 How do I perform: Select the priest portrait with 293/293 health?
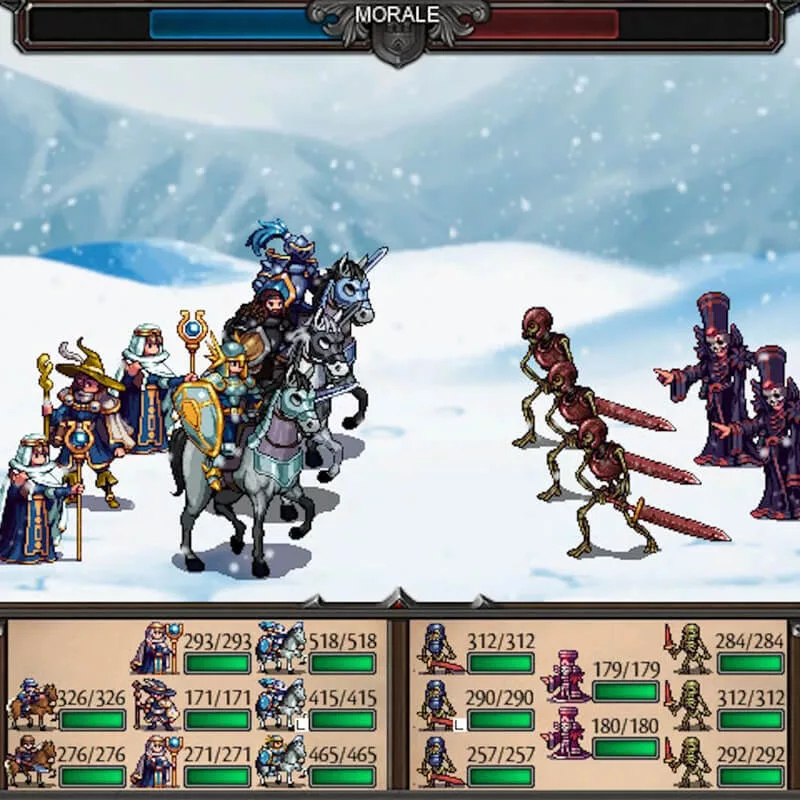click(157, 648)
